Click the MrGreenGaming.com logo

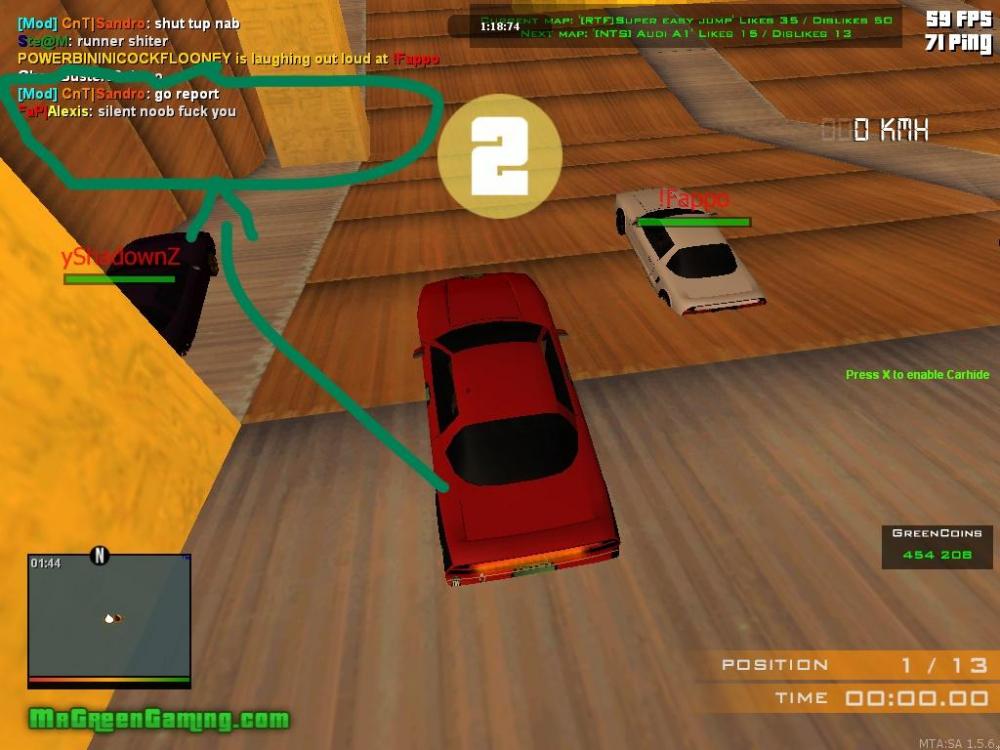[x=159, y=719]
